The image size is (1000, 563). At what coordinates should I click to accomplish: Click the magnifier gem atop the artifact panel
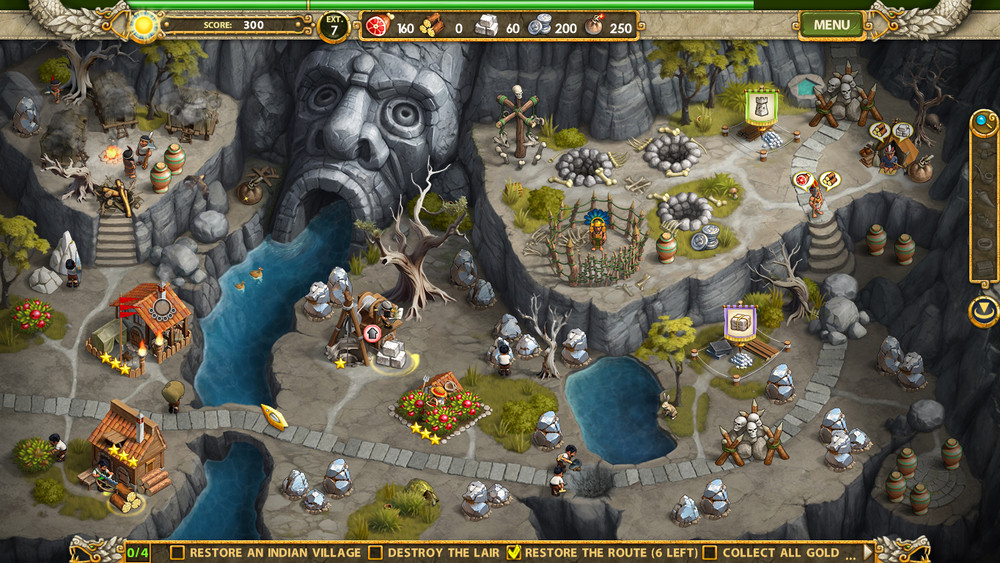coord(984,122)
